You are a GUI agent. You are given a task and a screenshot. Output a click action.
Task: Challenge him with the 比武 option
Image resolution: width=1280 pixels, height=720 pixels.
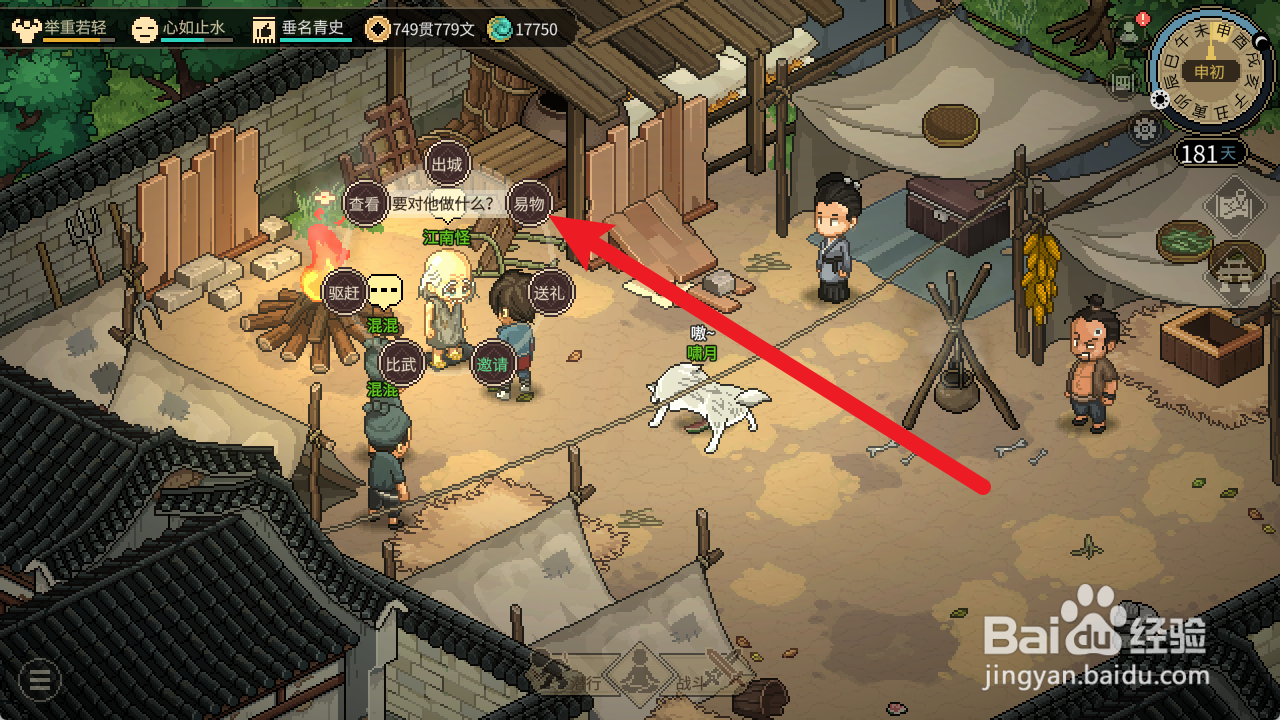[400, 363]
